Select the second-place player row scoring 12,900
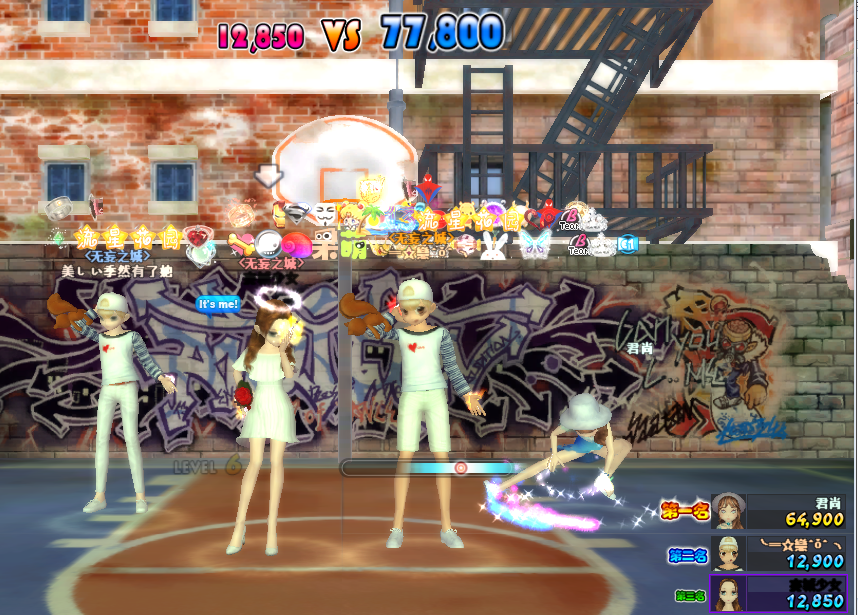This screenshot has width=858, height=615. 780,552
